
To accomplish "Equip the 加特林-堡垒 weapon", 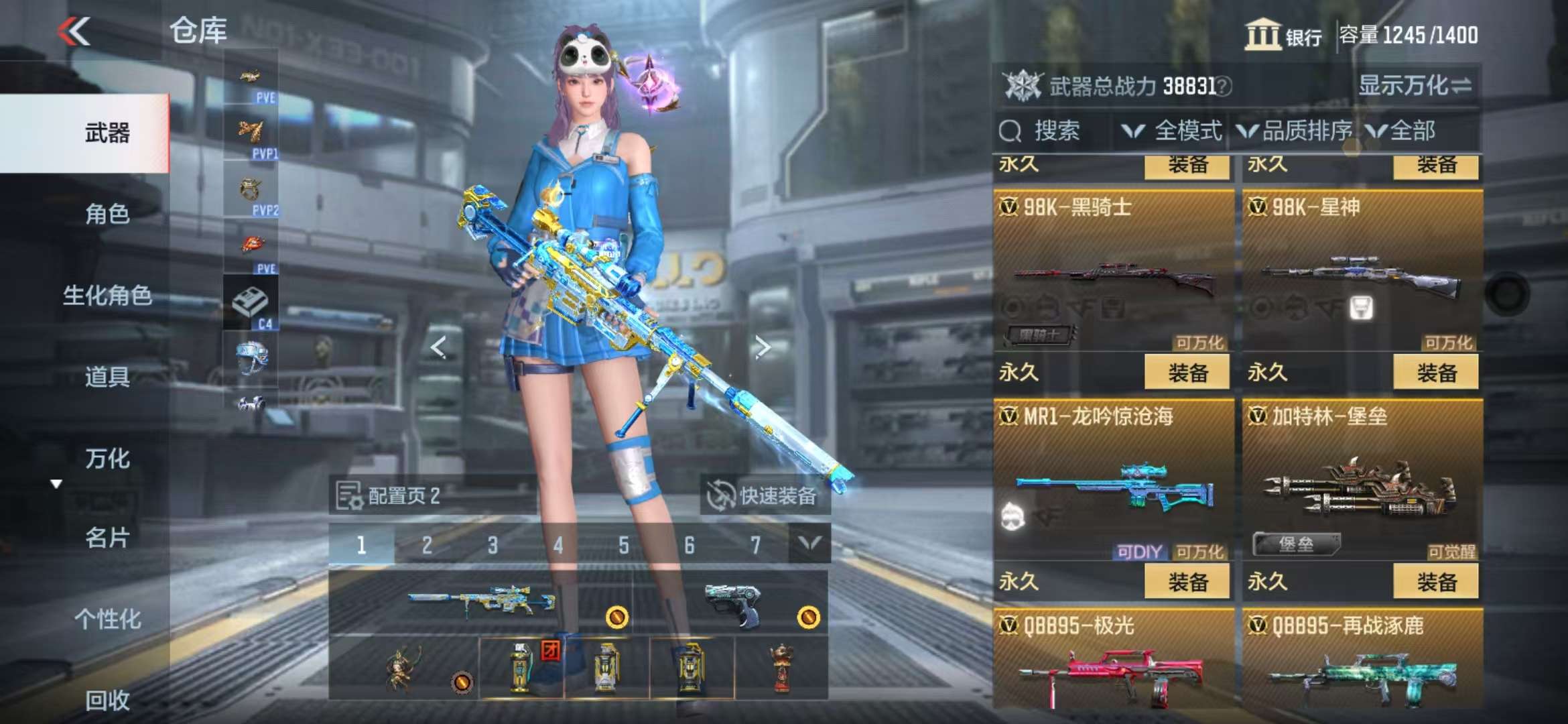I will click(x=1435, y=582).
